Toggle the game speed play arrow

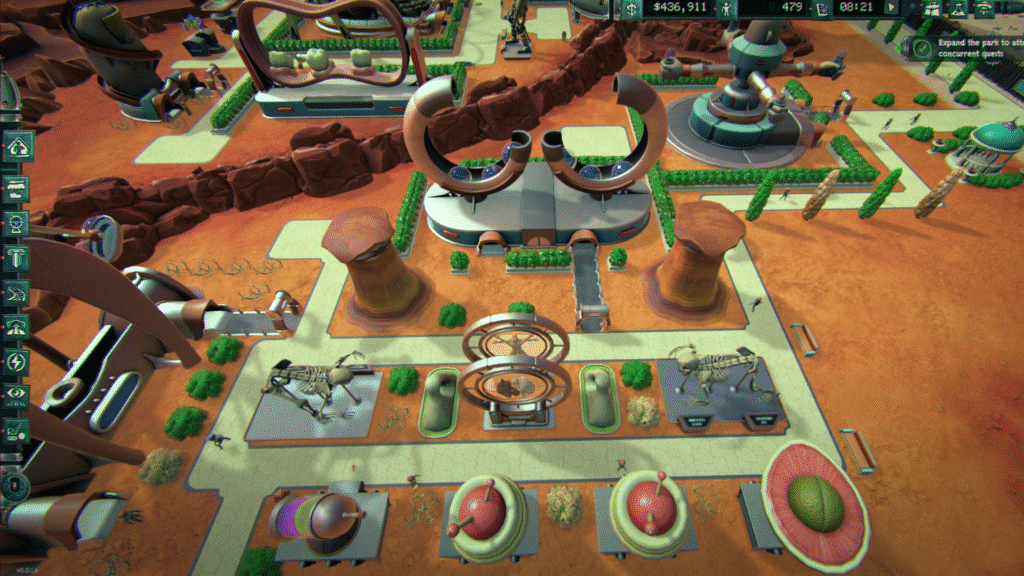coord(891,8)
